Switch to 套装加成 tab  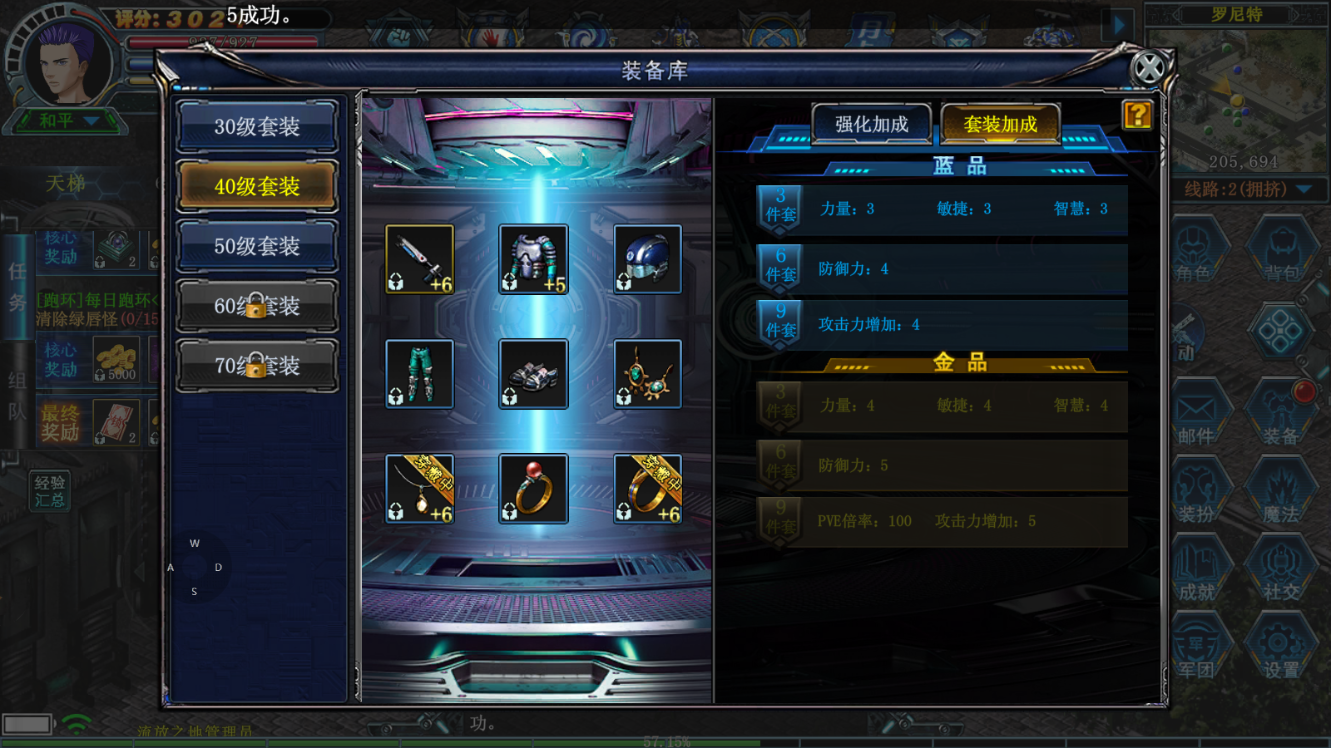[1000, 124]
